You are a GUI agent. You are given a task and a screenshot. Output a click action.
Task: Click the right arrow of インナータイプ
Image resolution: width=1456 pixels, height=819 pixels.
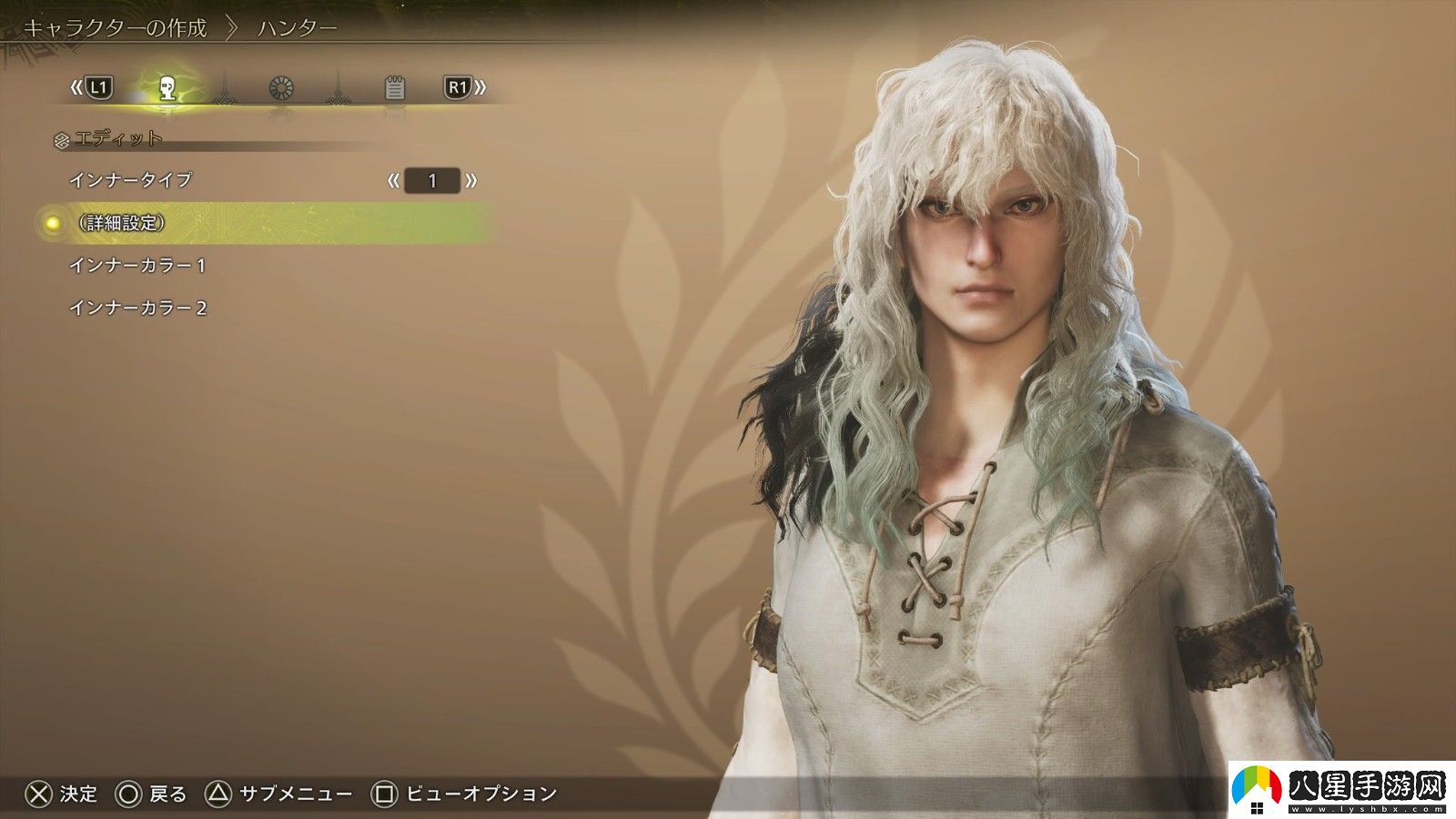(x=470, y=180)
